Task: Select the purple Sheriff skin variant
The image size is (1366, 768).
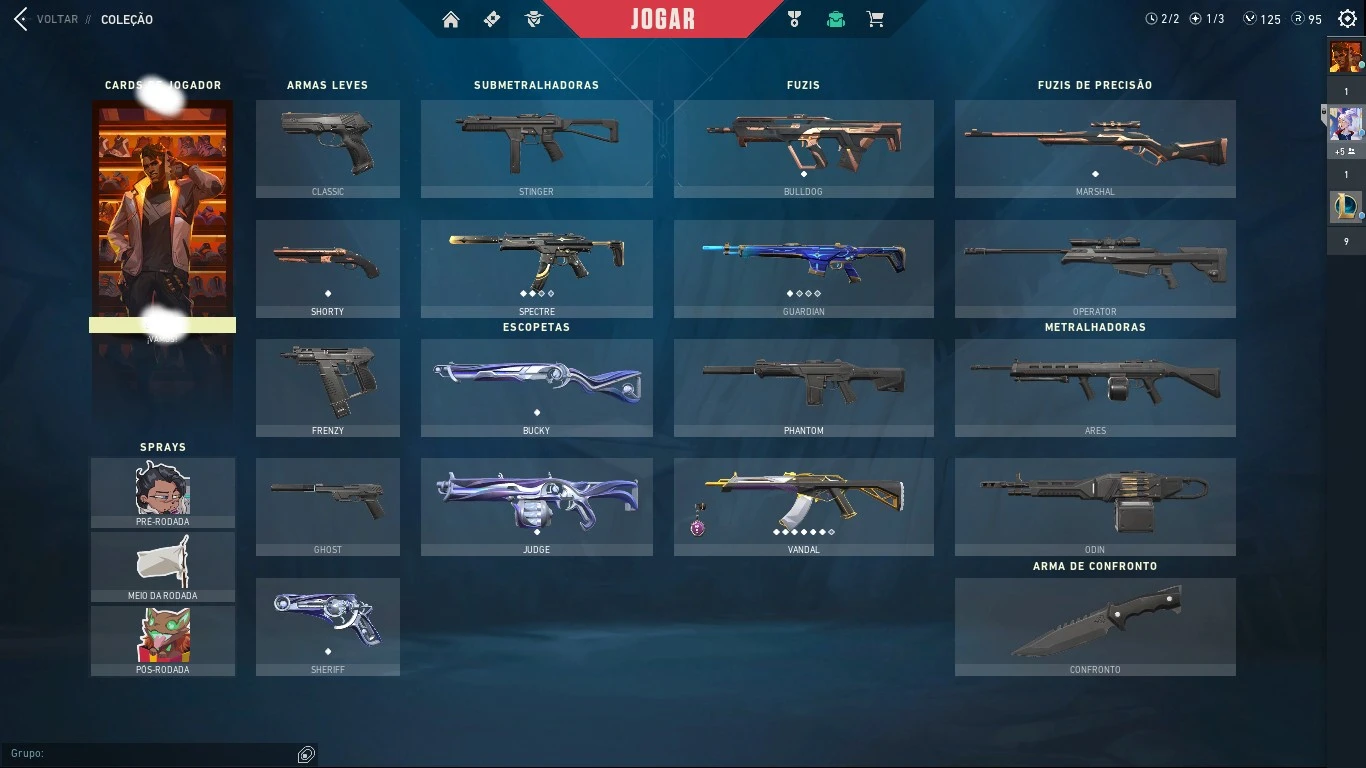Action: tap(328, 620)
